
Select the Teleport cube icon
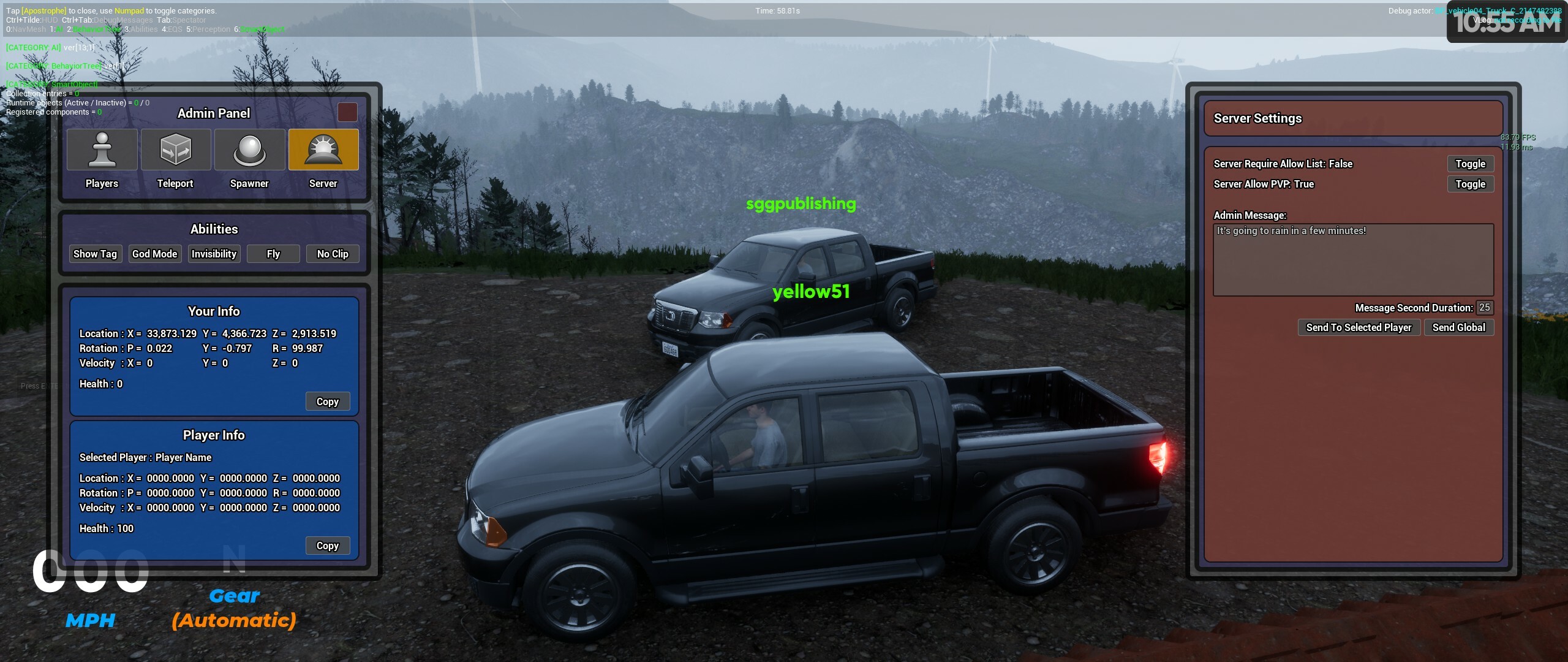pyautogui.click(x=176, y=149)
